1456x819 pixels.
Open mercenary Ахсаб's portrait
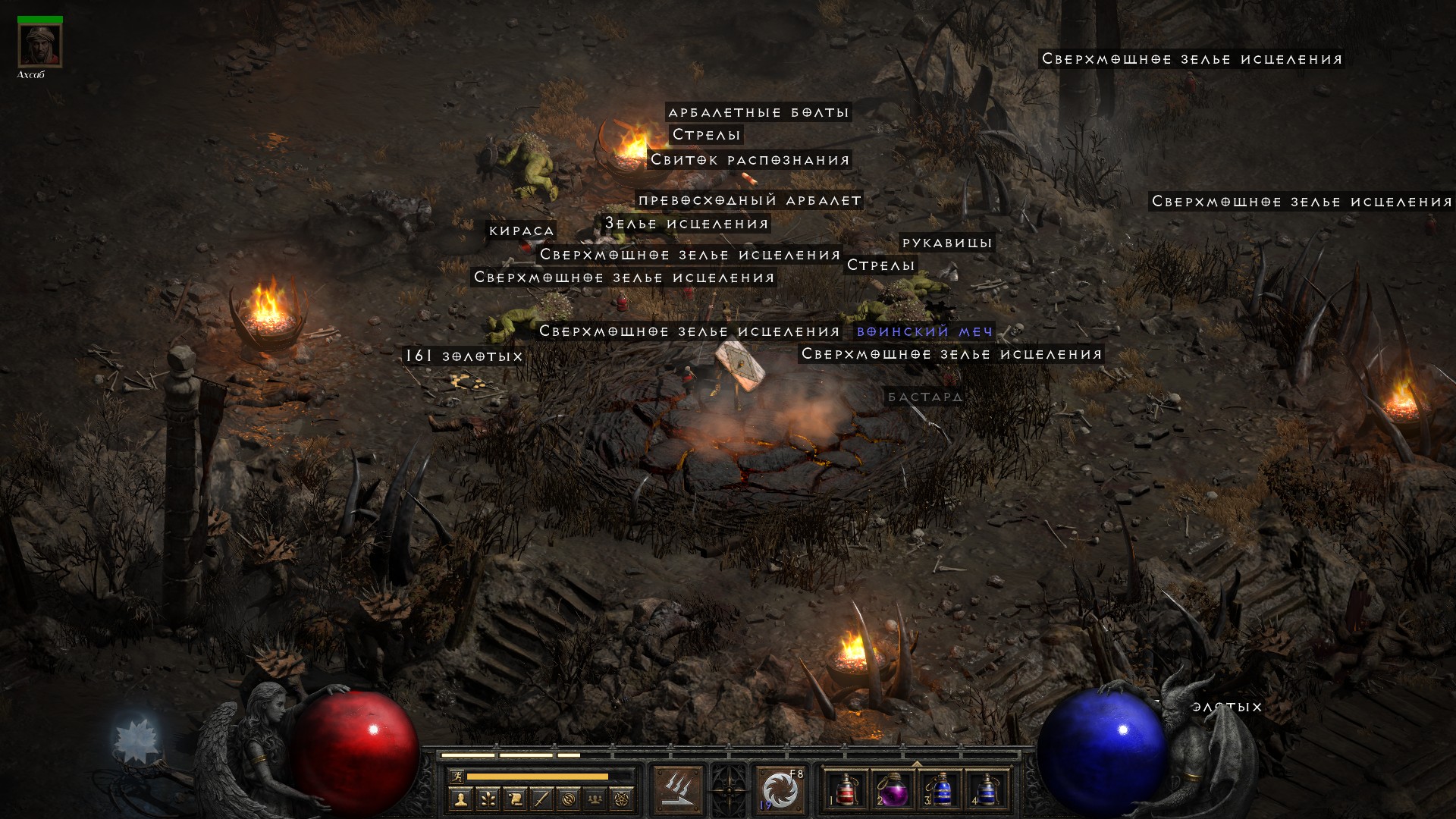[39, 45]
